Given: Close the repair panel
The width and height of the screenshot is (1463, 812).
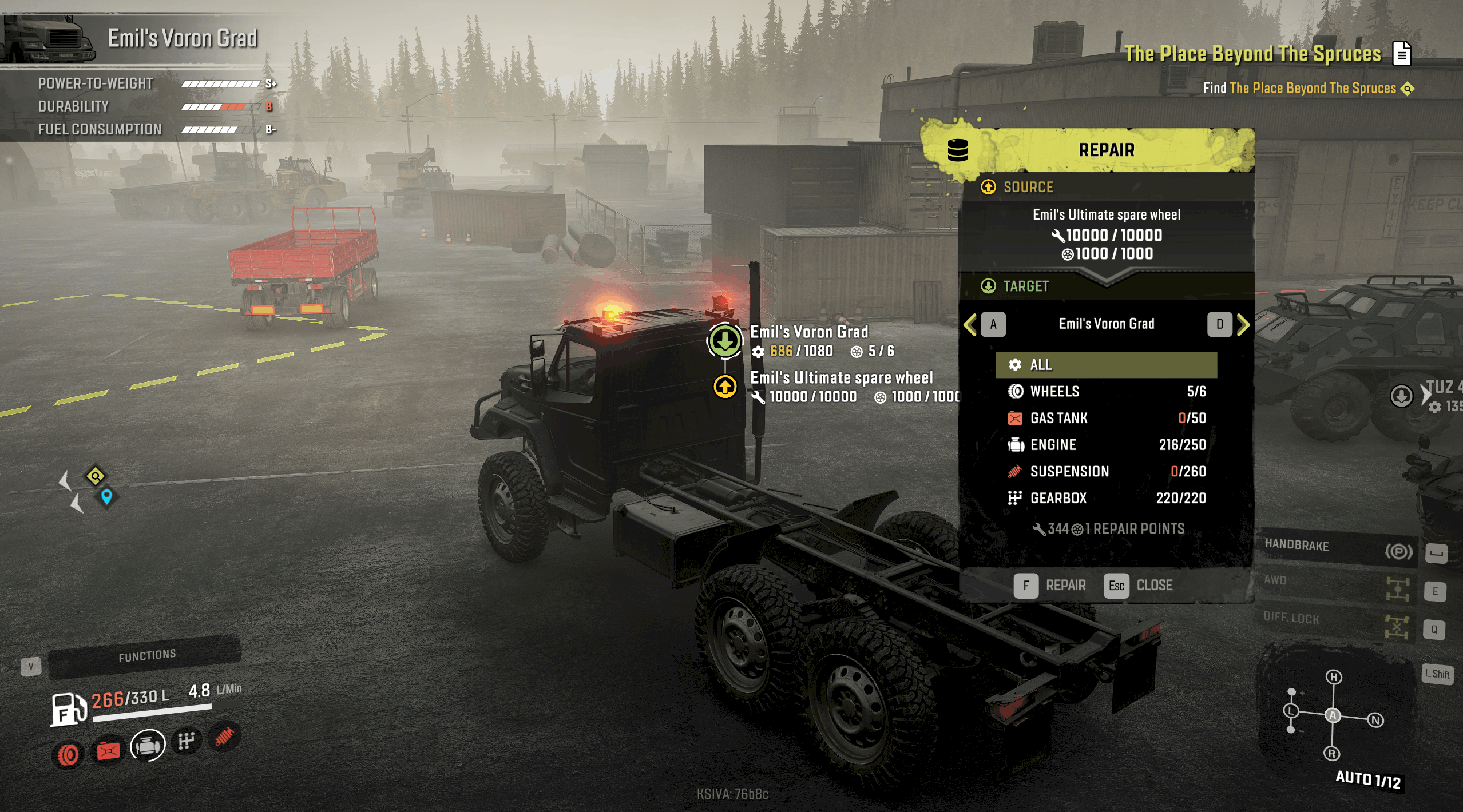Looking at the screenshot, I should pos(1139,586).
